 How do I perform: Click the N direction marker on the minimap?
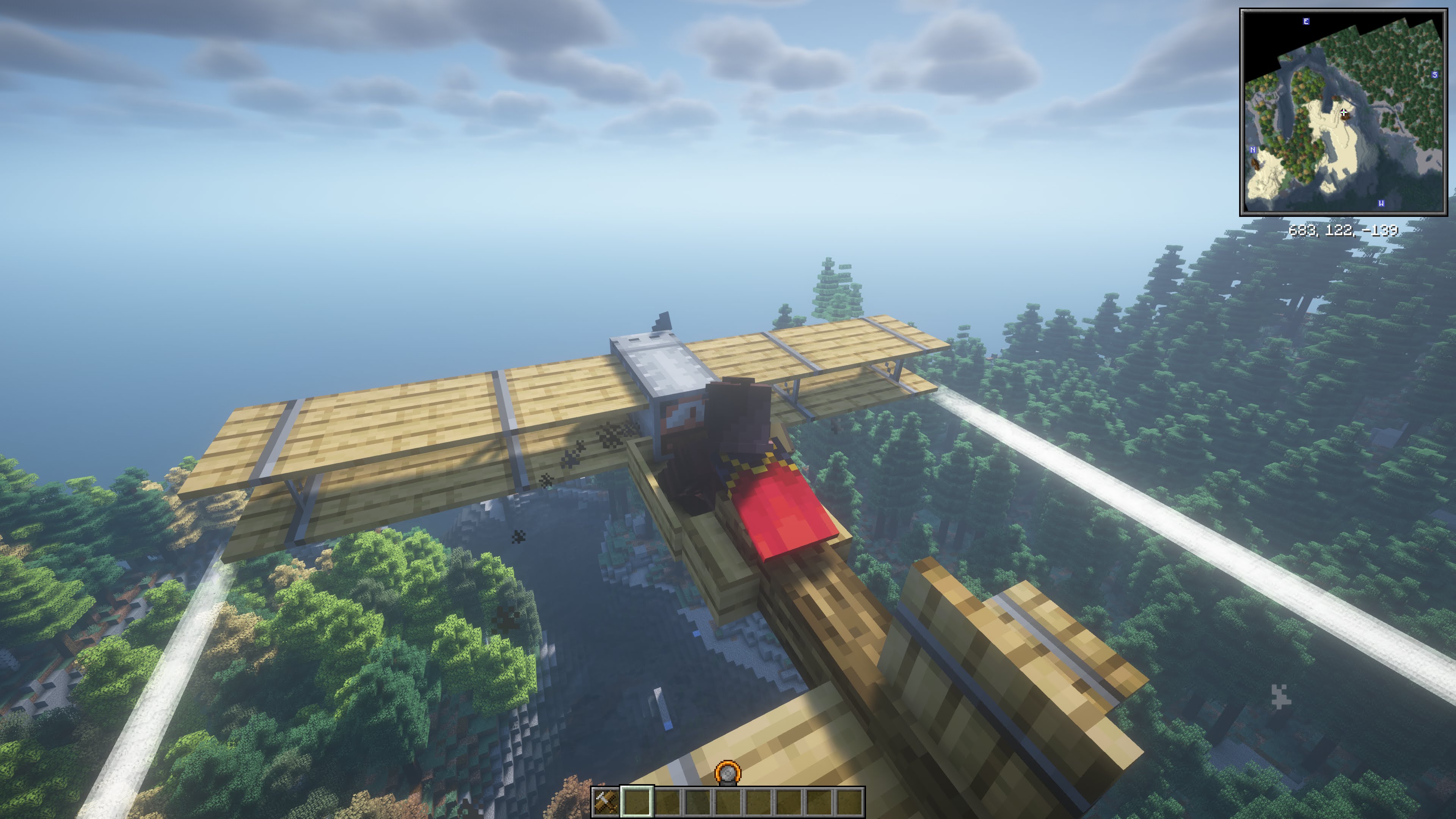1253,150
